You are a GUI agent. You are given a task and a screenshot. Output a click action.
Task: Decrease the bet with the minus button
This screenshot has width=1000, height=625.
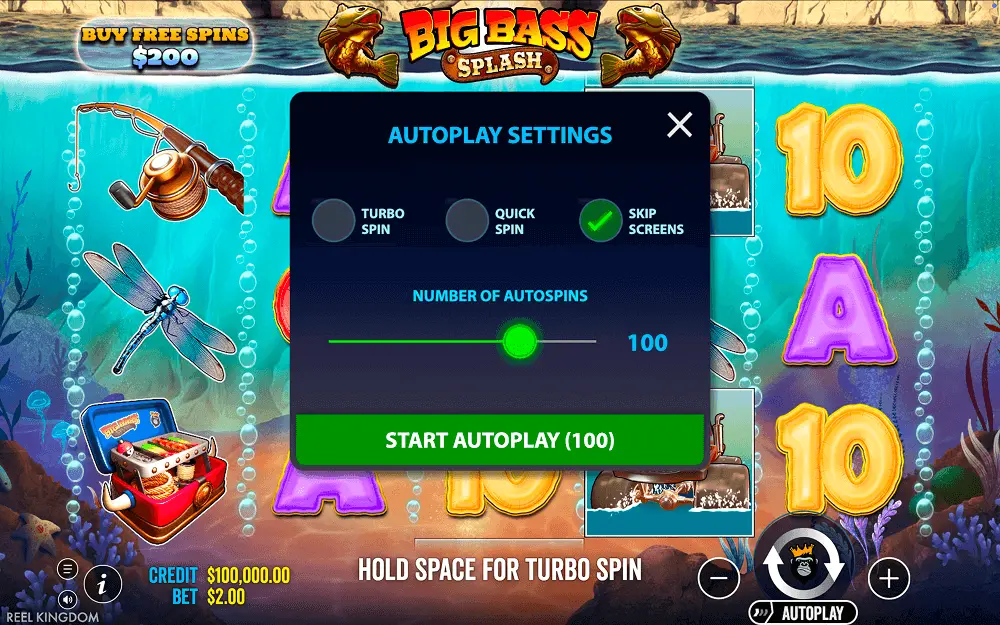coord(718,578)
